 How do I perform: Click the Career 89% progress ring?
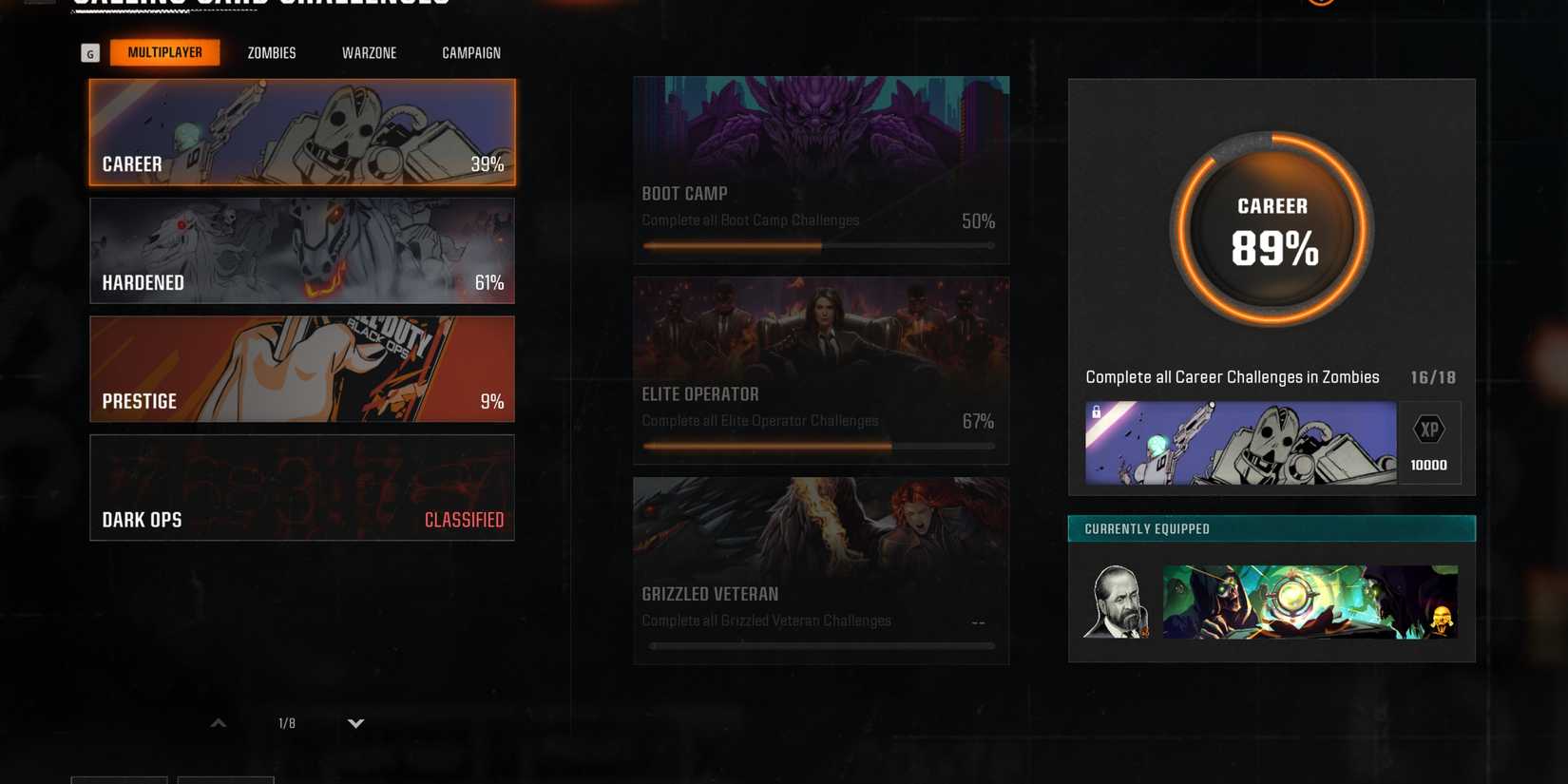click(x=1271, y=228)
